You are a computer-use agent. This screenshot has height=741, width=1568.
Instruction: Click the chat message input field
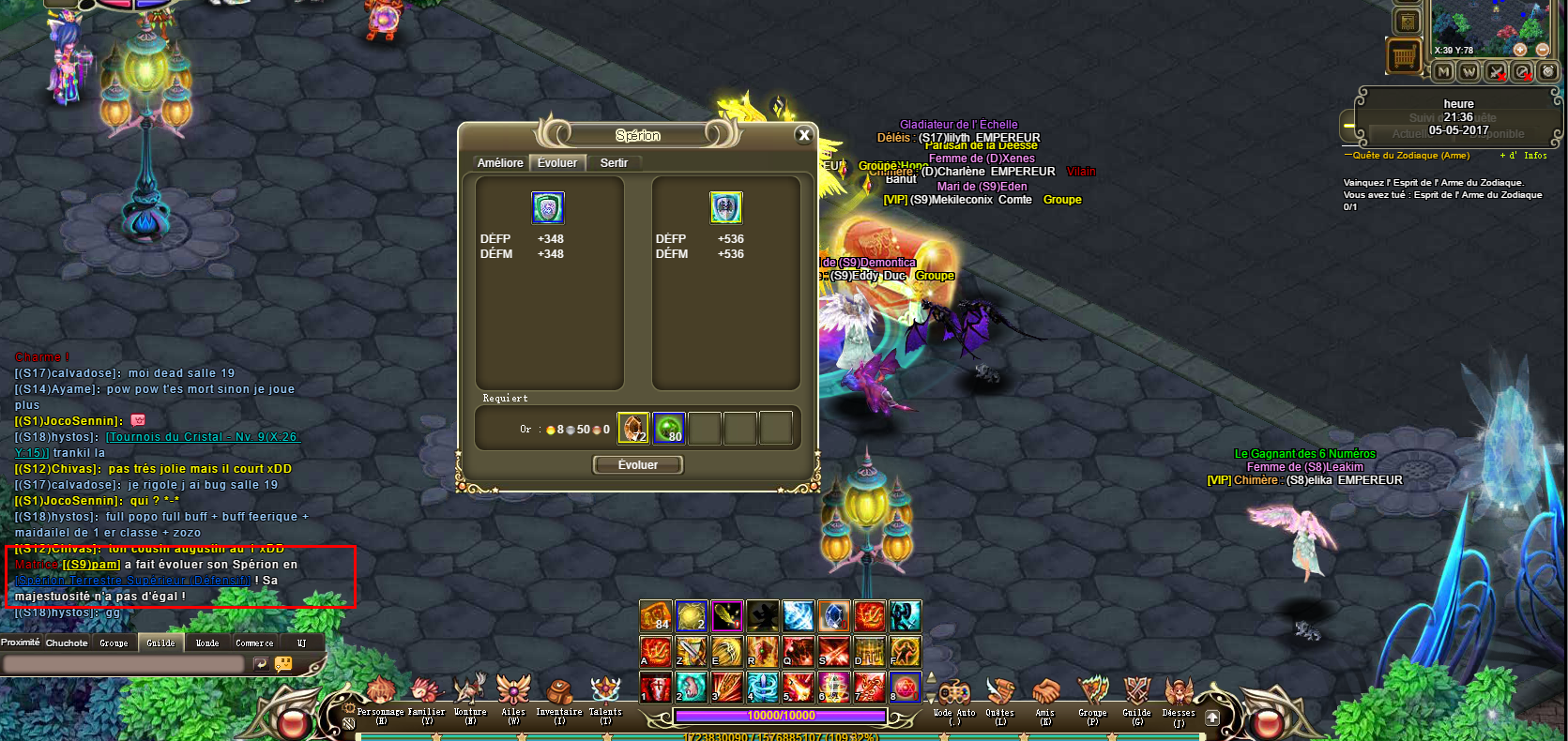coord(124,664)
